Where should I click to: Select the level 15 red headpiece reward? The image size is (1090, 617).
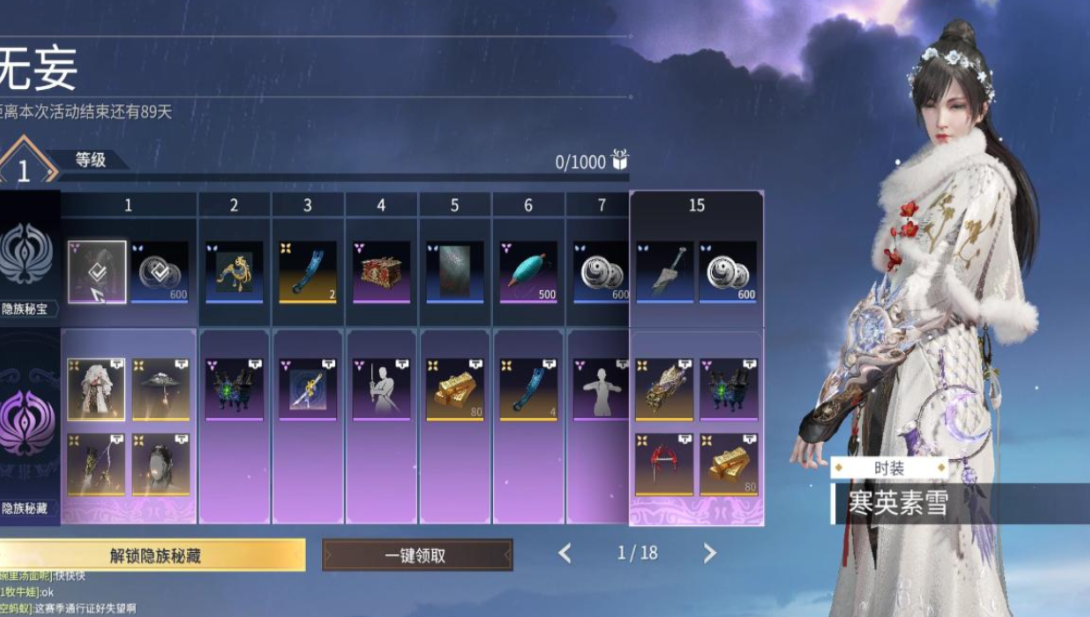664,464
